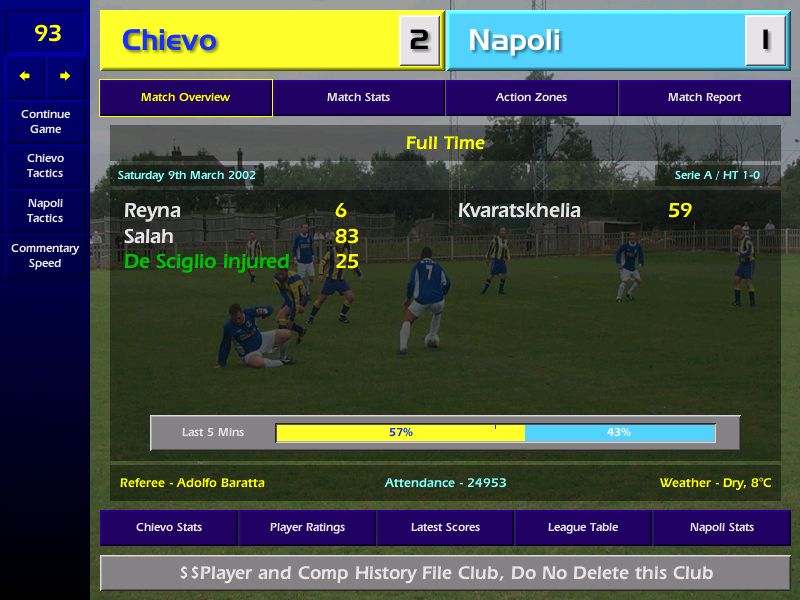Open Napoli Tactics
800x600 pixels.
click(x=45, y=210)
